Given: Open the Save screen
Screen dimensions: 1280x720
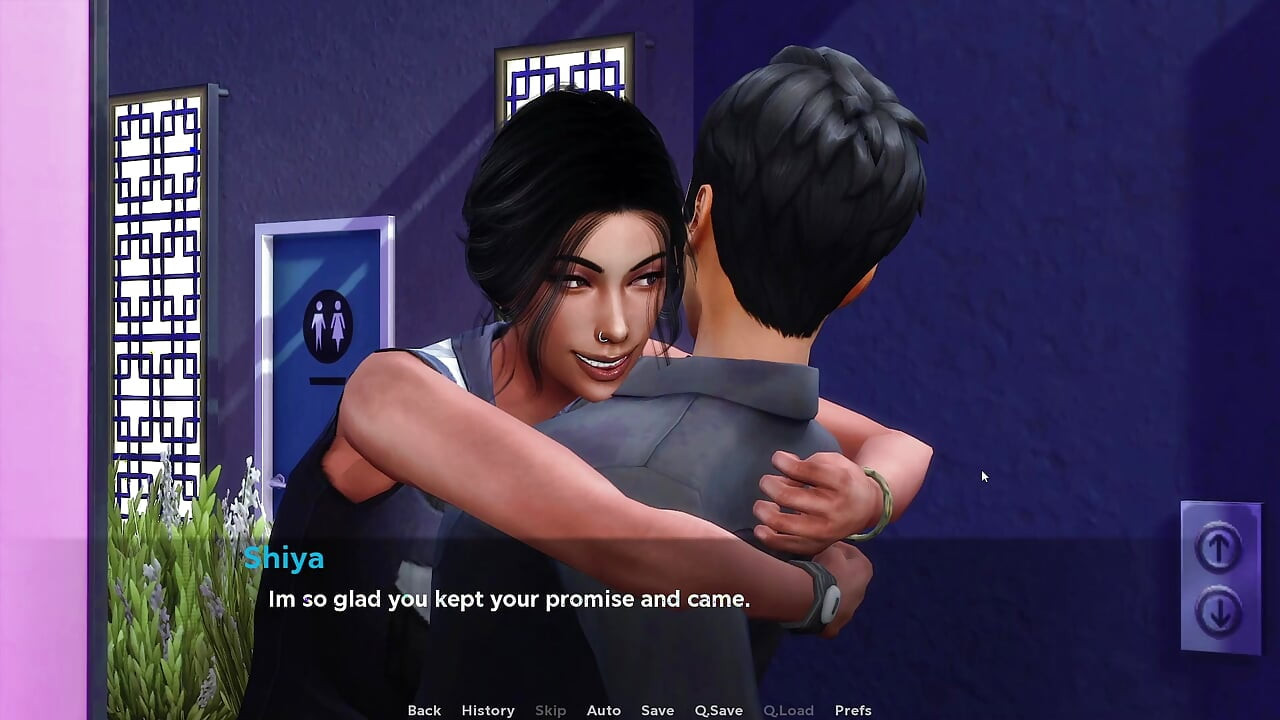Looking at the screenshot, I should 657,710.
